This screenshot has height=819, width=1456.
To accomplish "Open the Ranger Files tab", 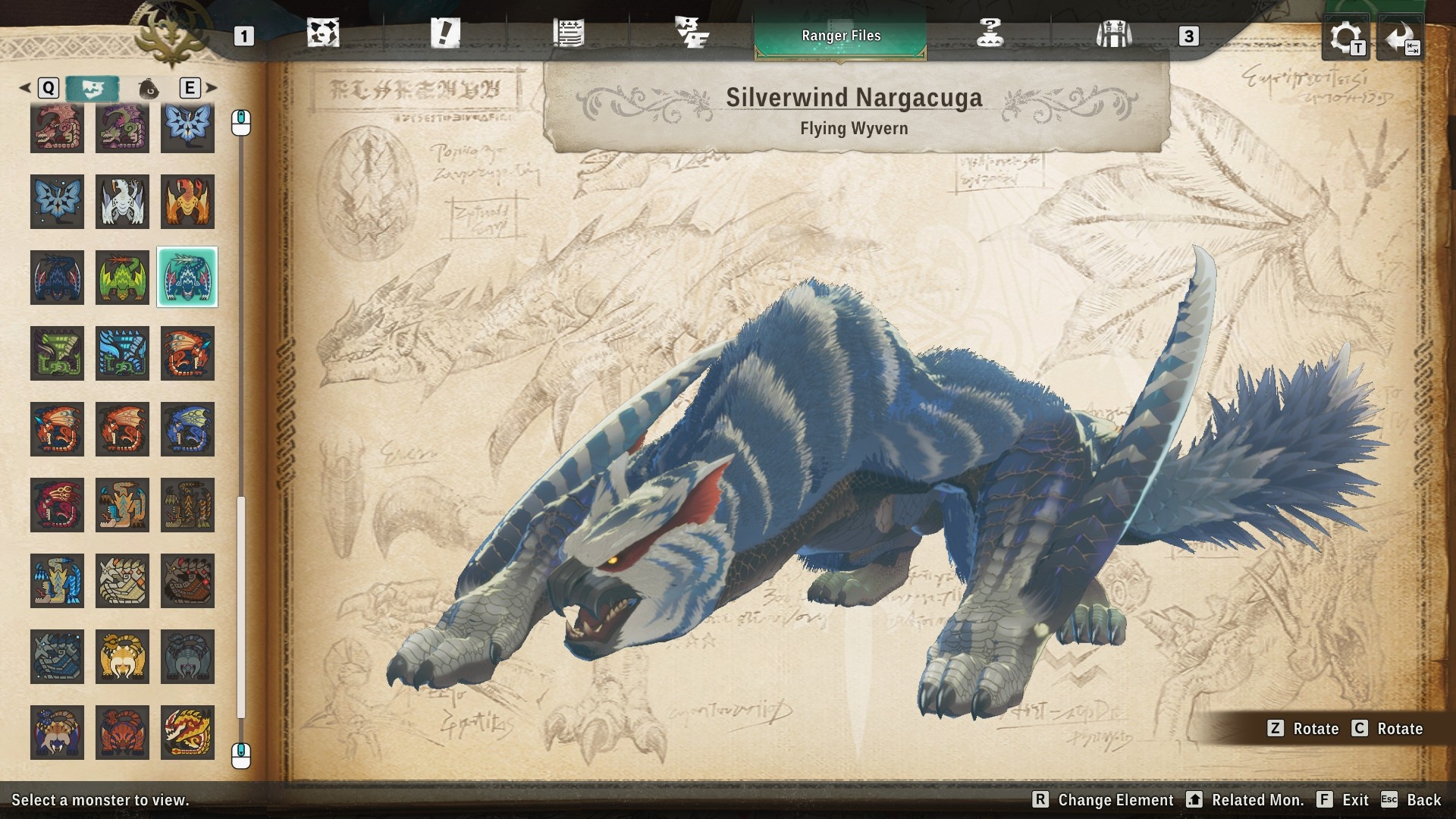I will point(840,35).
